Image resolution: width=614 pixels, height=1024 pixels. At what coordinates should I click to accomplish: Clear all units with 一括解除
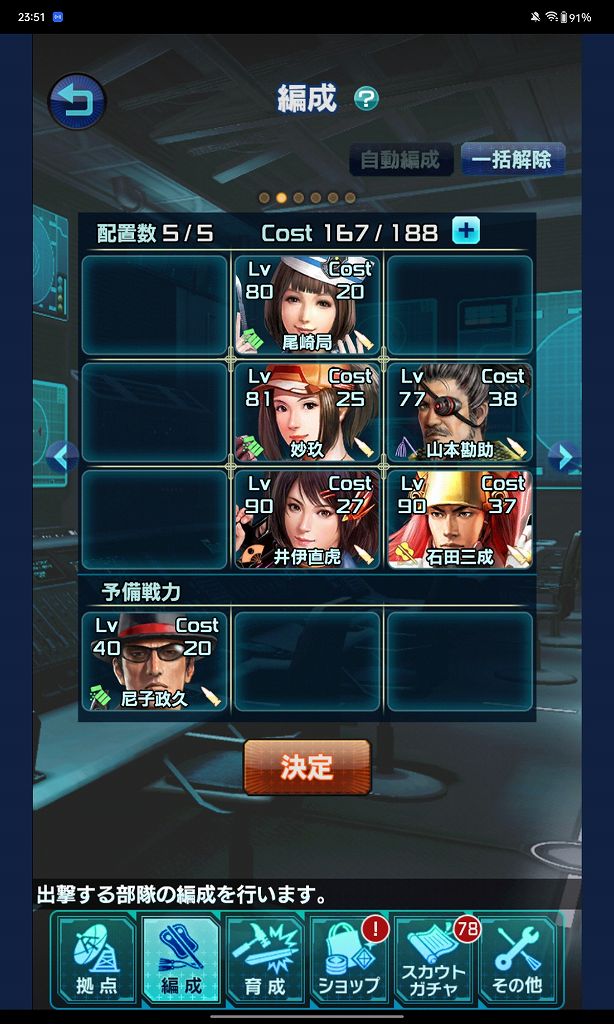(513, 159)
